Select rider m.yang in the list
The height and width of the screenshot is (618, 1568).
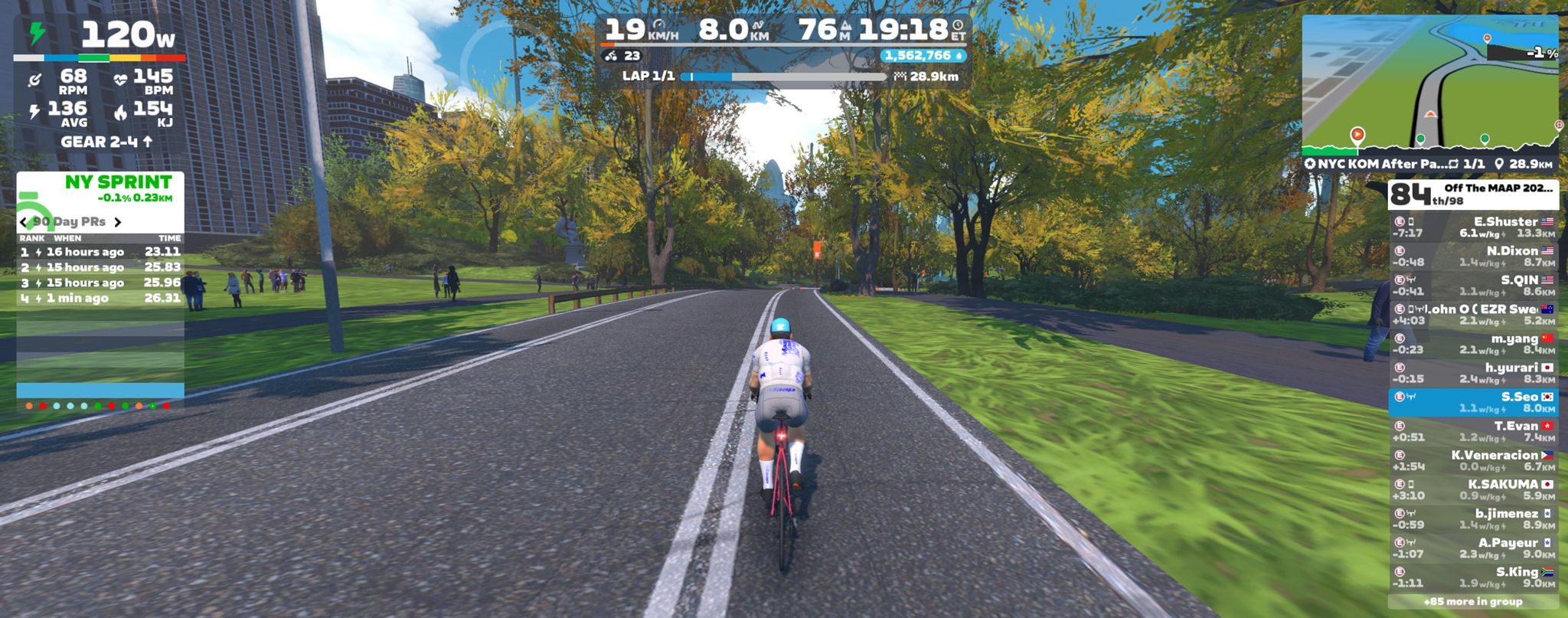(x=1472, y=344)
